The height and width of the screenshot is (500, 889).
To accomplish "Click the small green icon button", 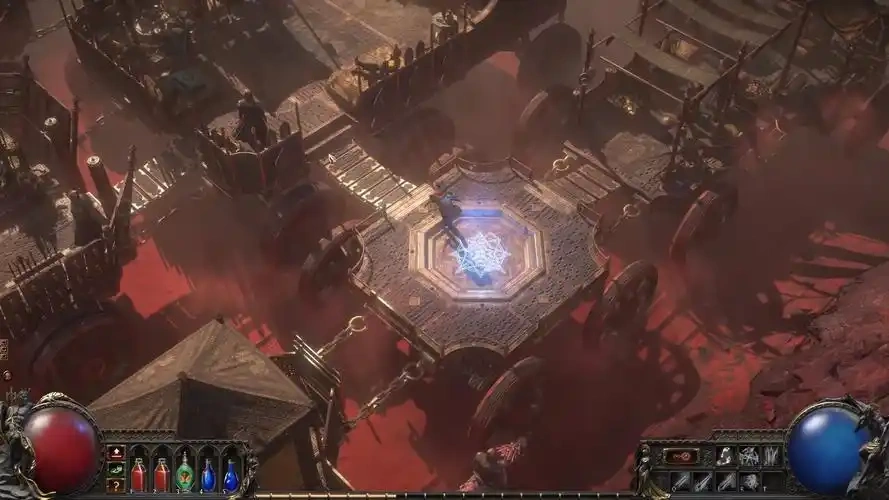I will click(x=116, y=469).
